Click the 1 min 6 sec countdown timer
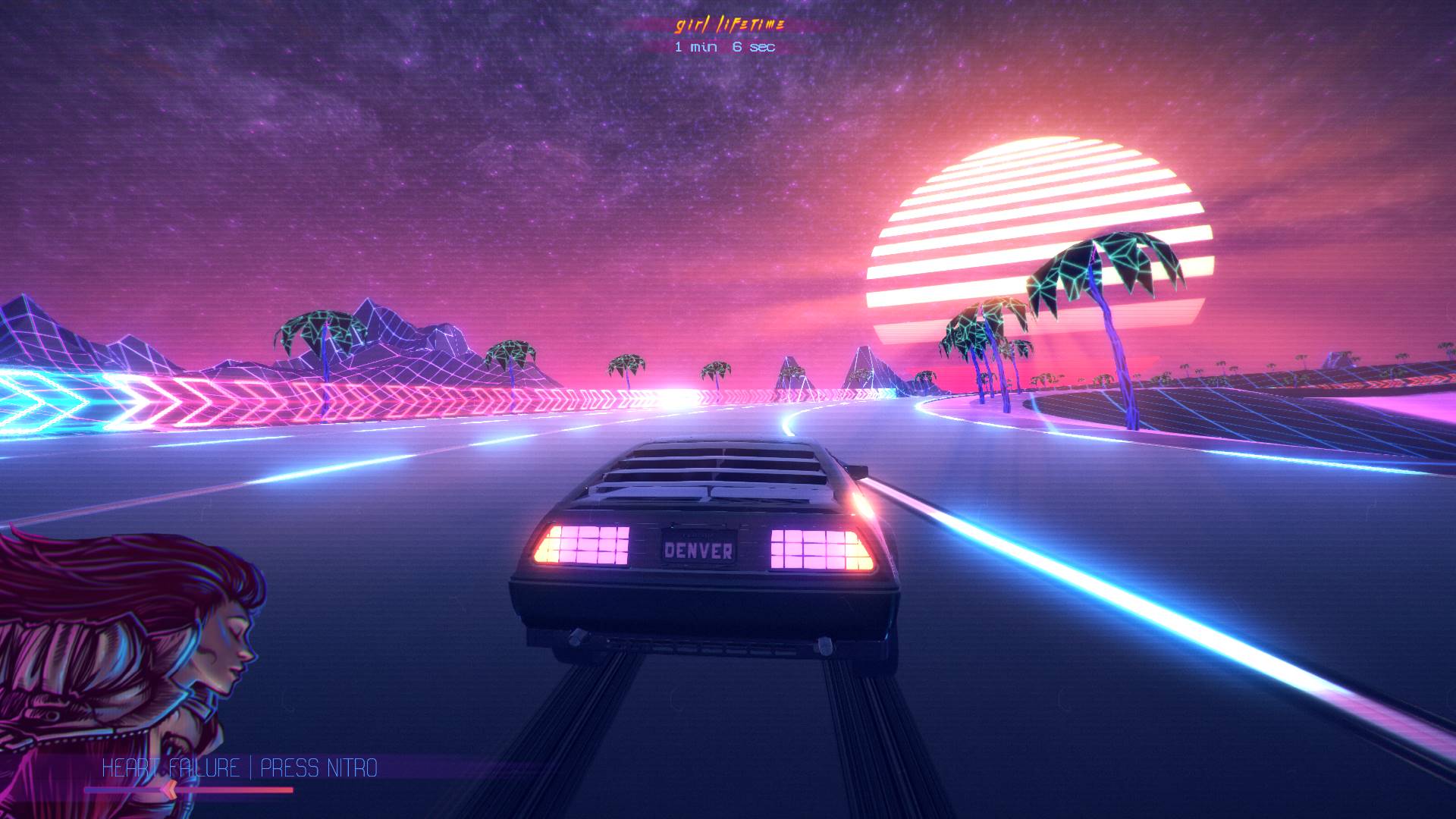This screenshot has height=819, width=1456. [x=724, y=49]
